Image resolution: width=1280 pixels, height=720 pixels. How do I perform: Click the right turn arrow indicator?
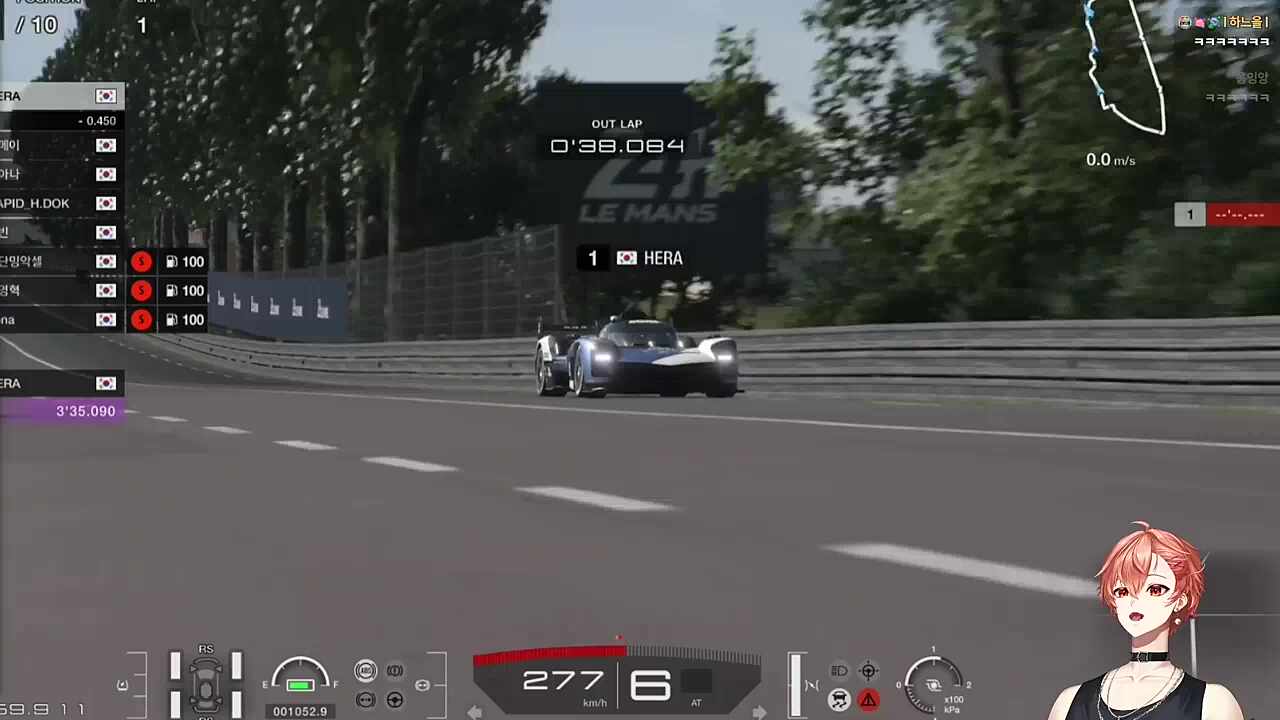759,712
